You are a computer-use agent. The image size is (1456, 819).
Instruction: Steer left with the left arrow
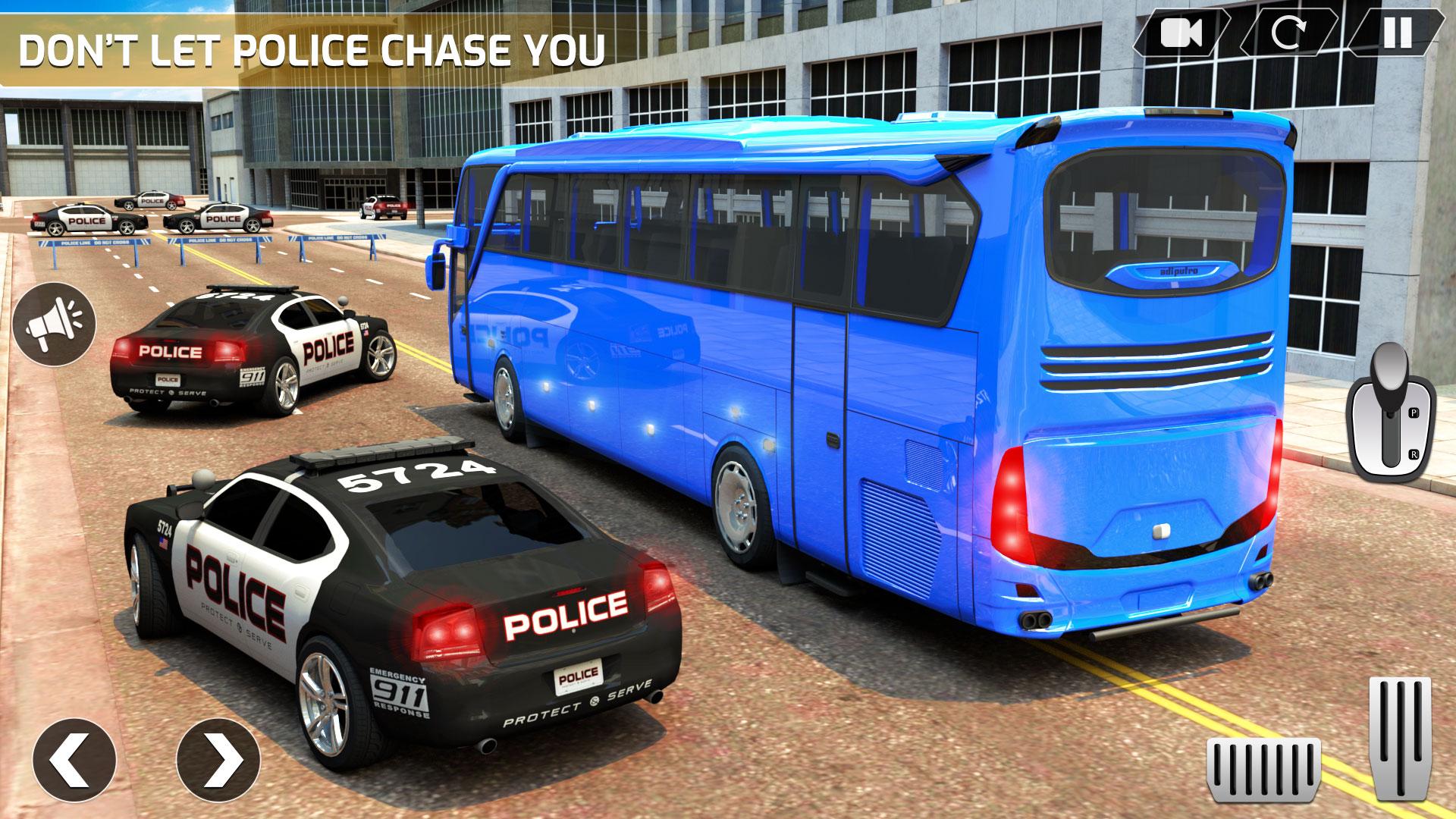click(74, 759)
